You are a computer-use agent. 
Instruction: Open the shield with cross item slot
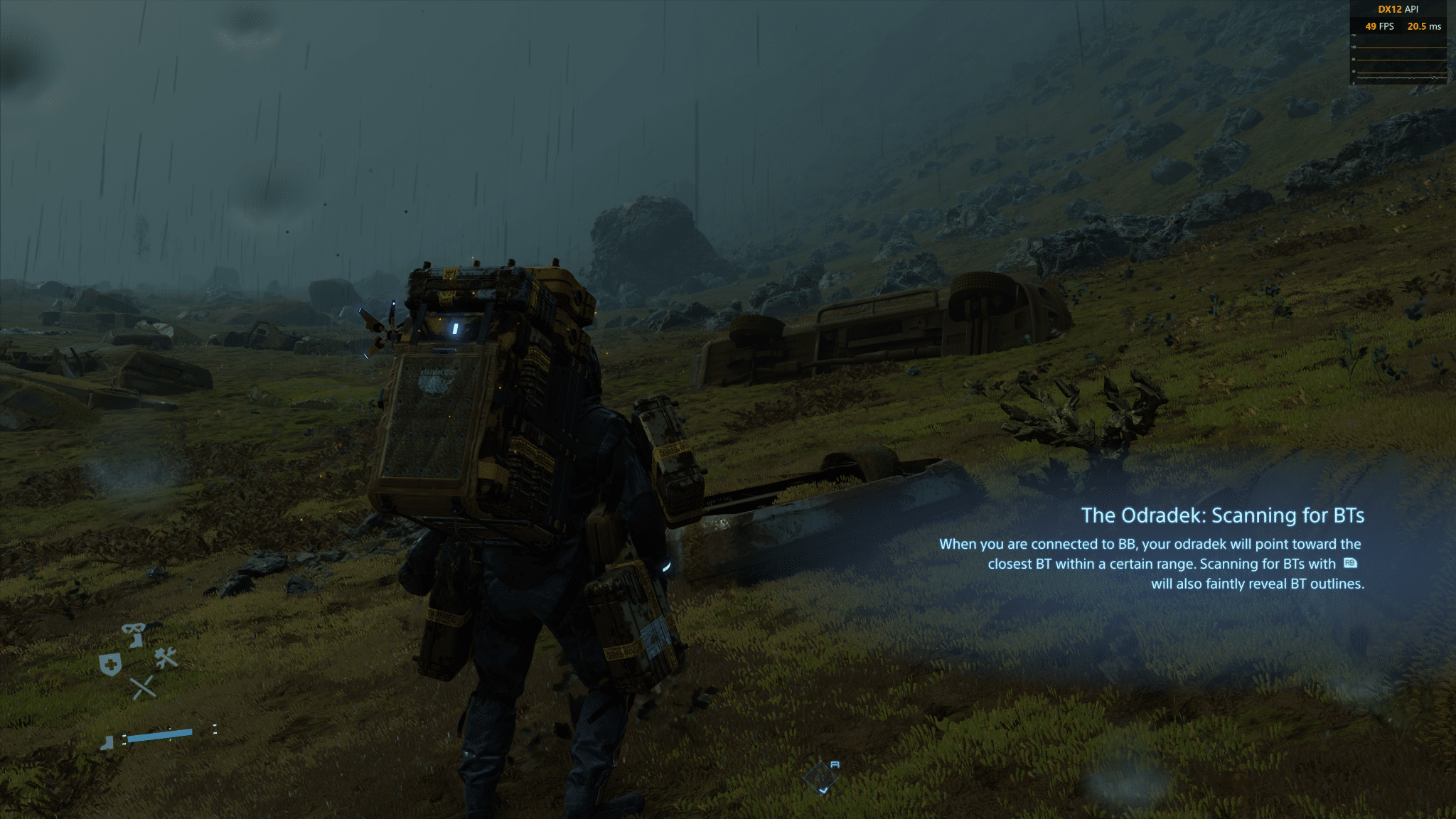[109, 665]
